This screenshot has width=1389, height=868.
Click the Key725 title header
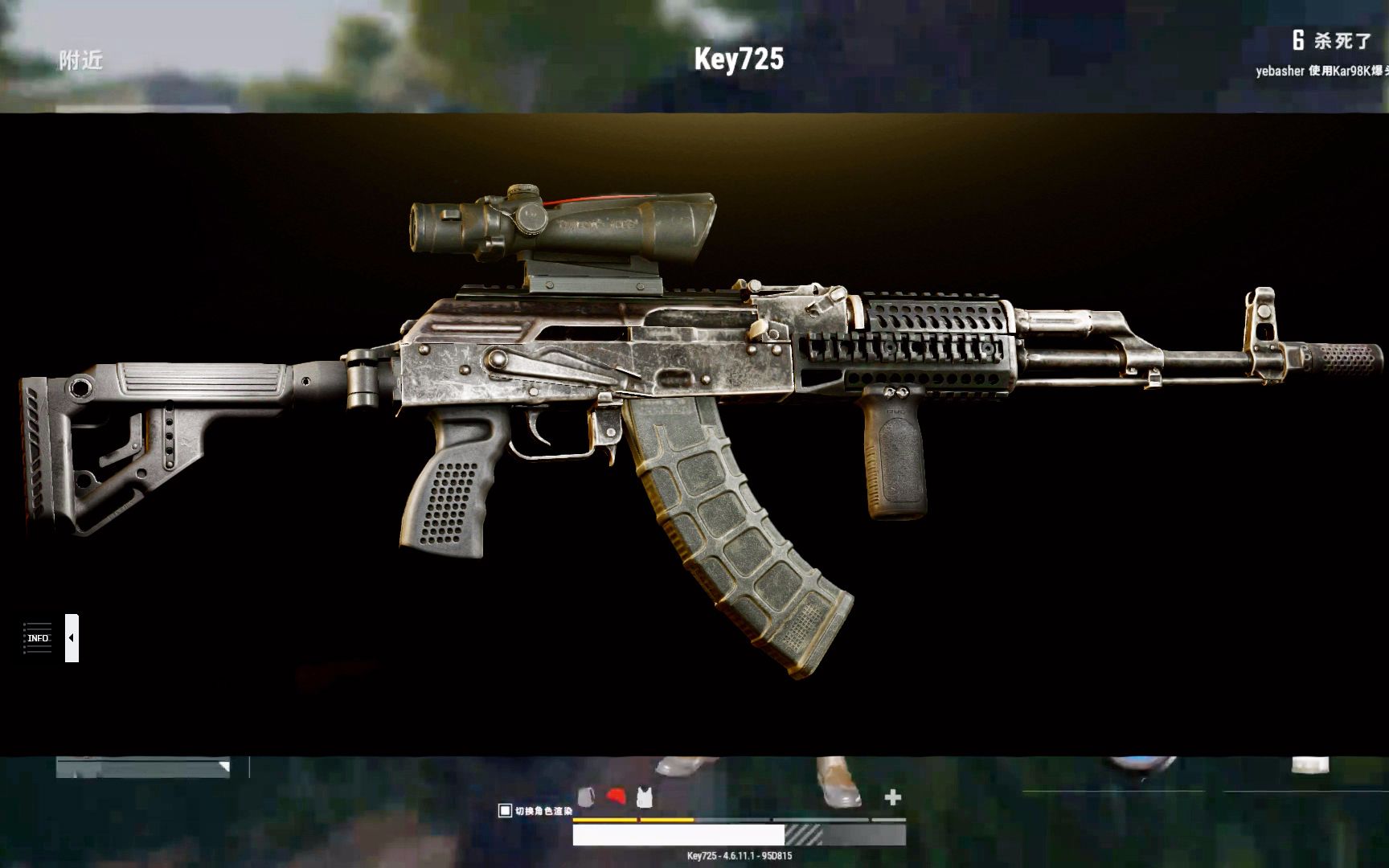point(740,58)
